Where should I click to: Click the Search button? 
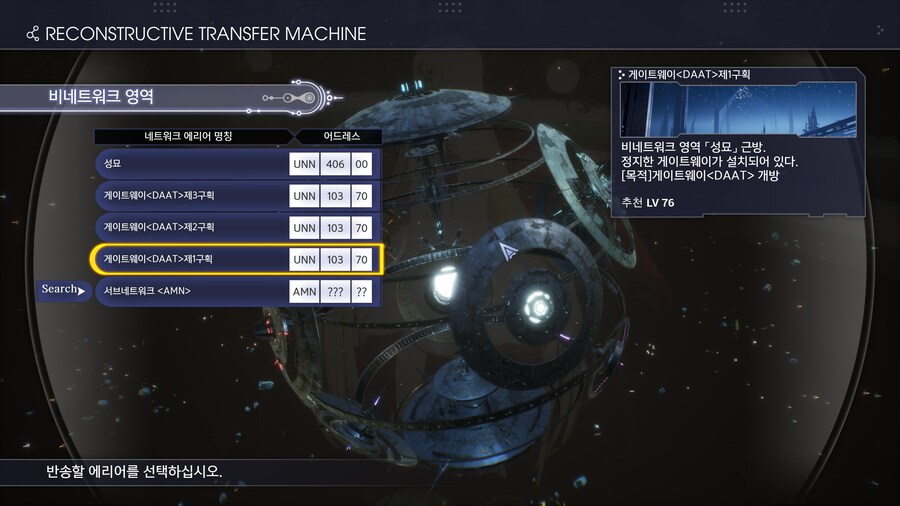tap(62, 290)
